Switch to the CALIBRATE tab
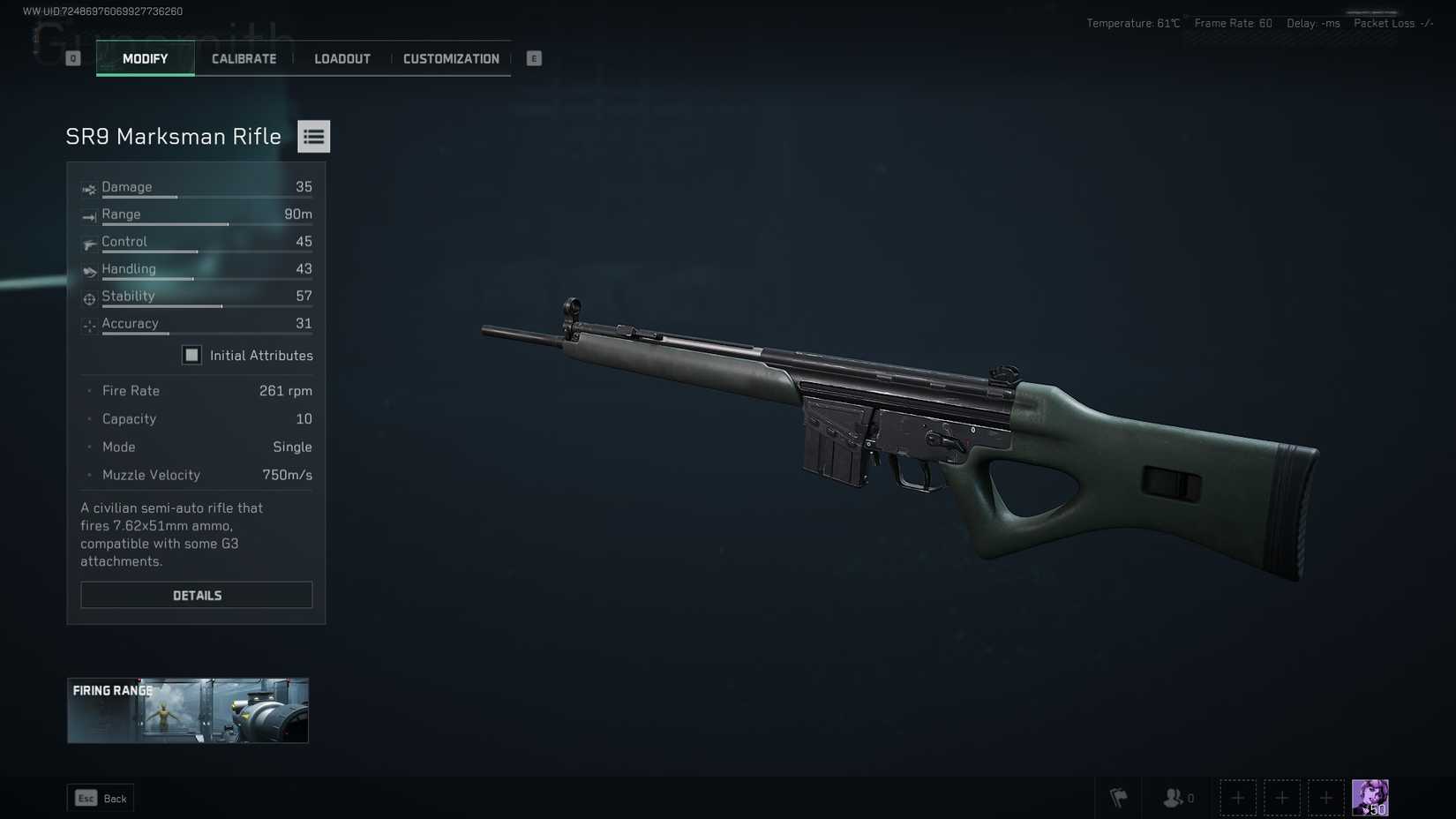This screenshot has height=819, width=1456. (x=244, y=58)
